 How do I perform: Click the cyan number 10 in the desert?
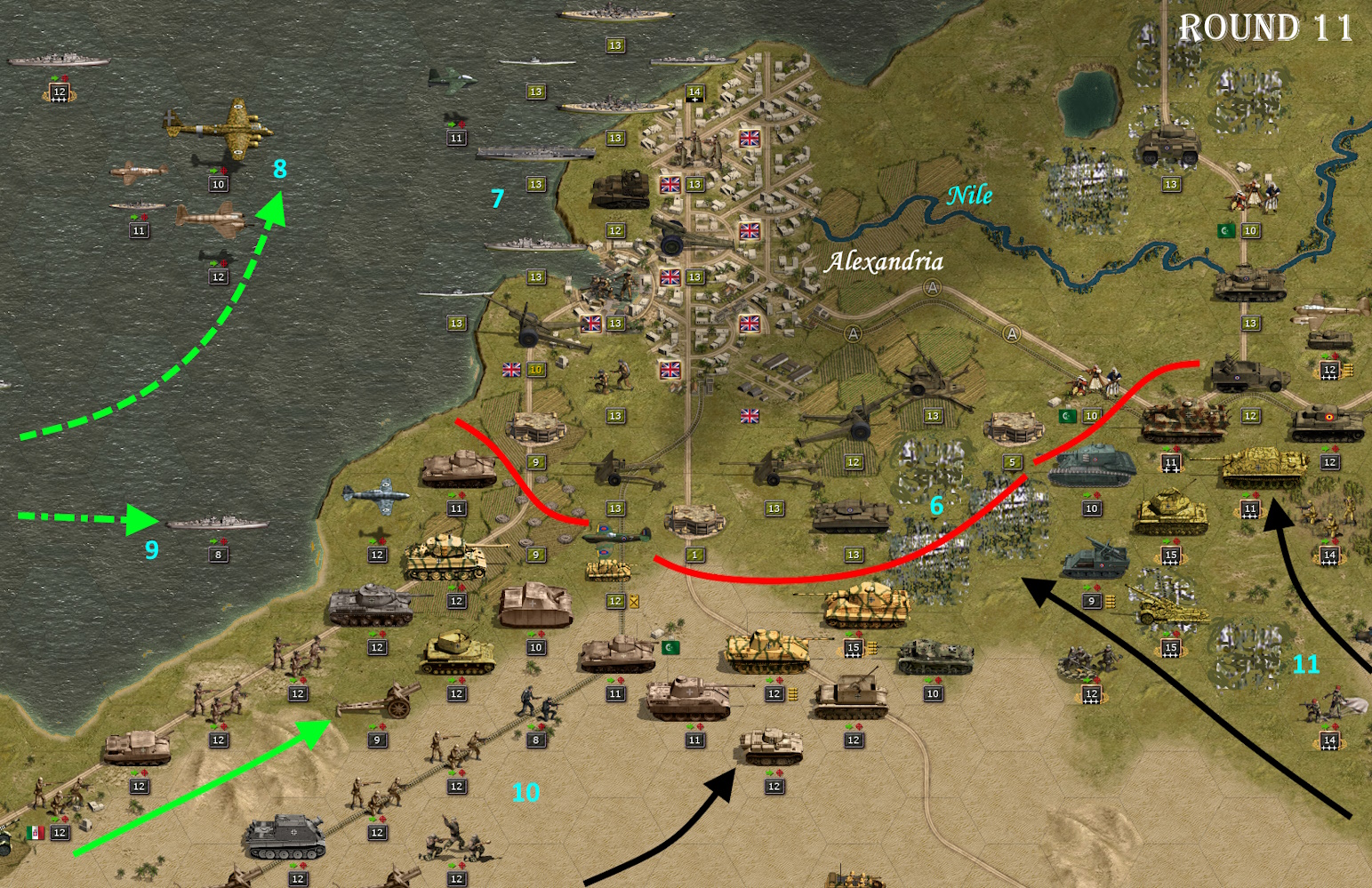click(x=526, y=791)
